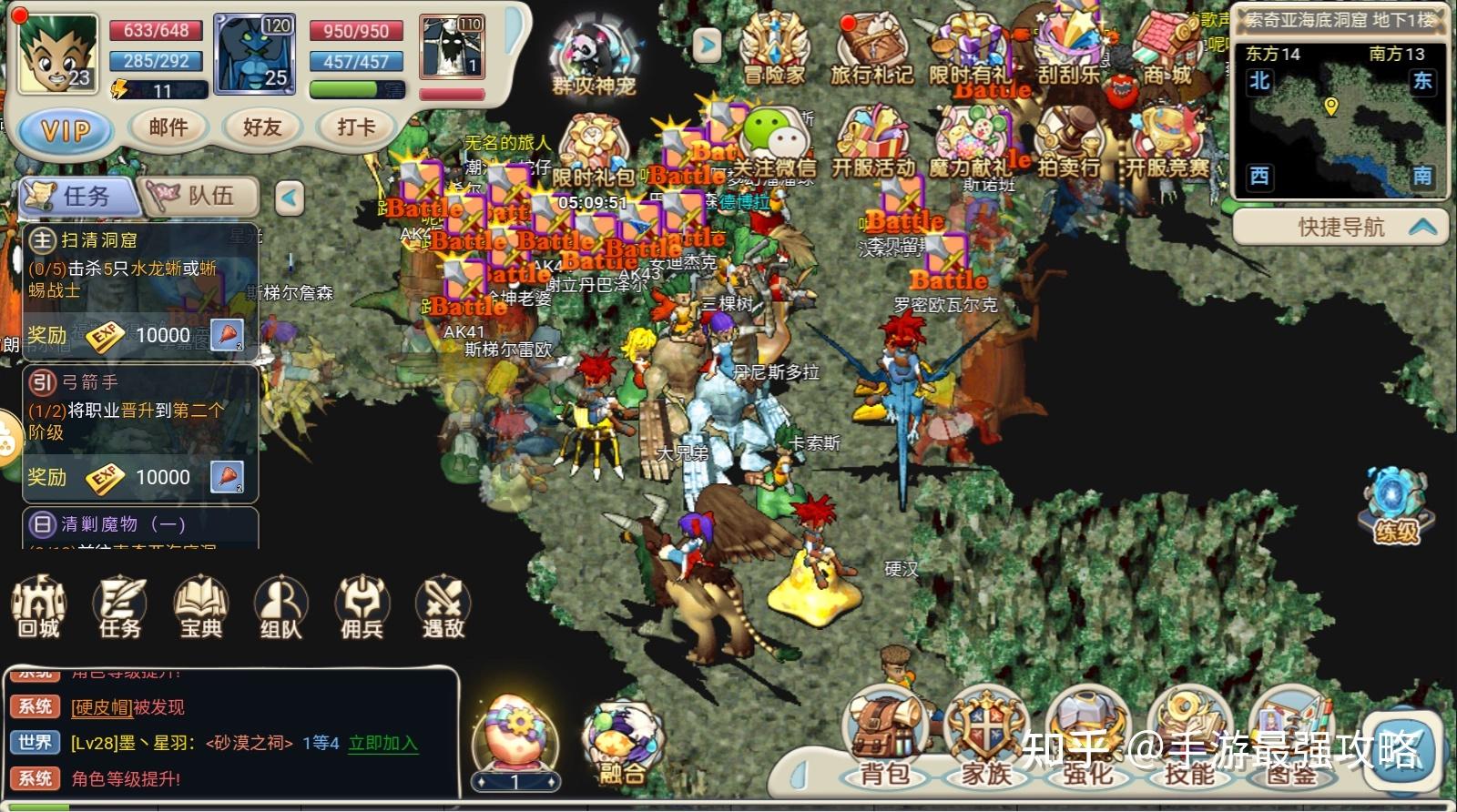Open the 拍卖行 auction house
1457x812 pixels.
tap(1070, 137)
